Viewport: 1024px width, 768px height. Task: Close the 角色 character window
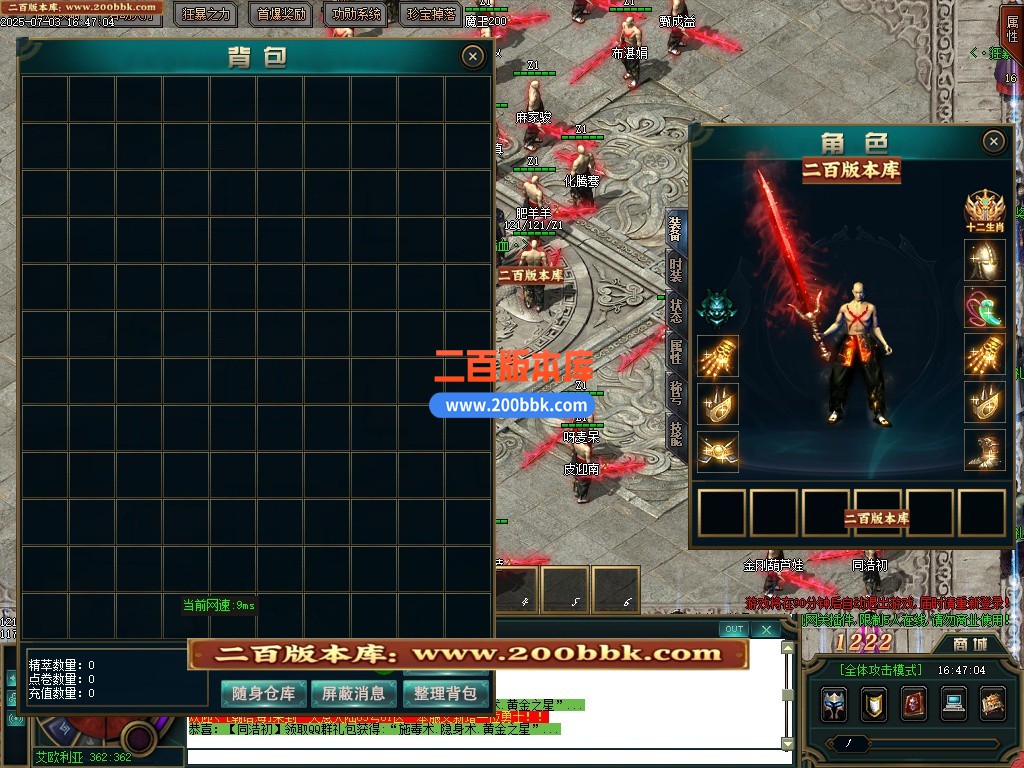pos(993,142)
